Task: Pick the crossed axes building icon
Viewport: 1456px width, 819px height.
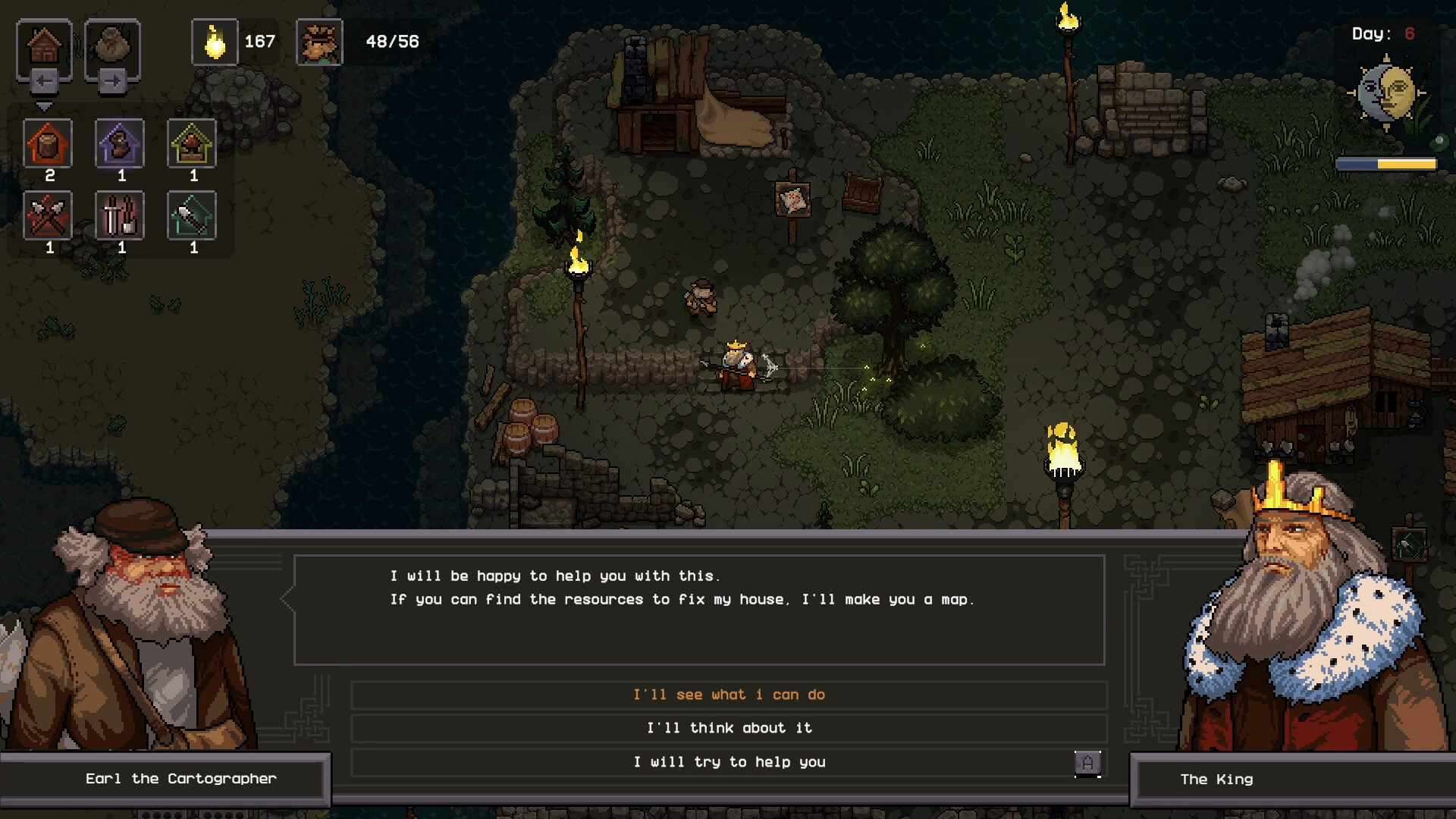Action: [x=48, y=216]
